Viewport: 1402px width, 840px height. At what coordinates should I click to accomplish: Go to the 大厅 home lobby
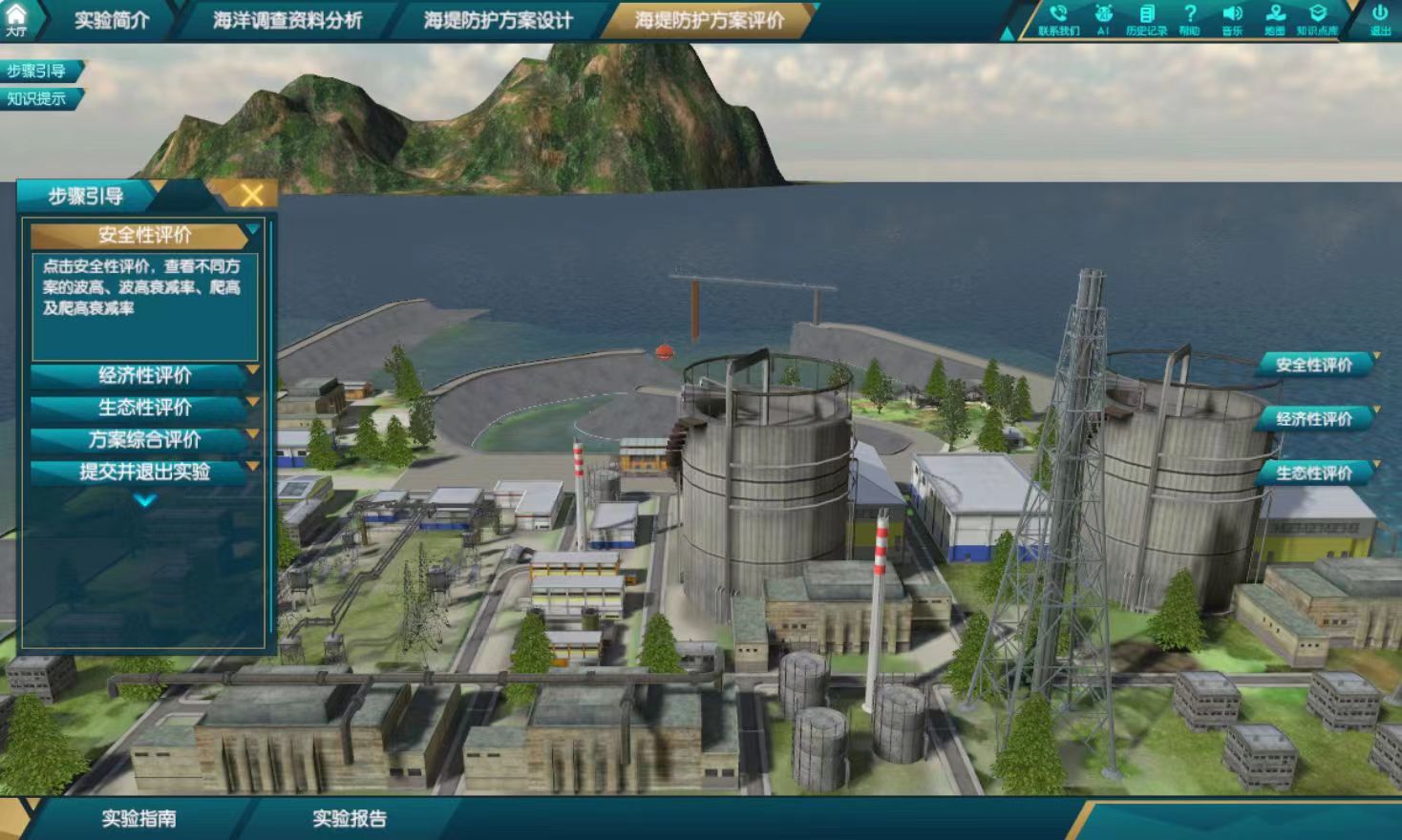[16, 18]
